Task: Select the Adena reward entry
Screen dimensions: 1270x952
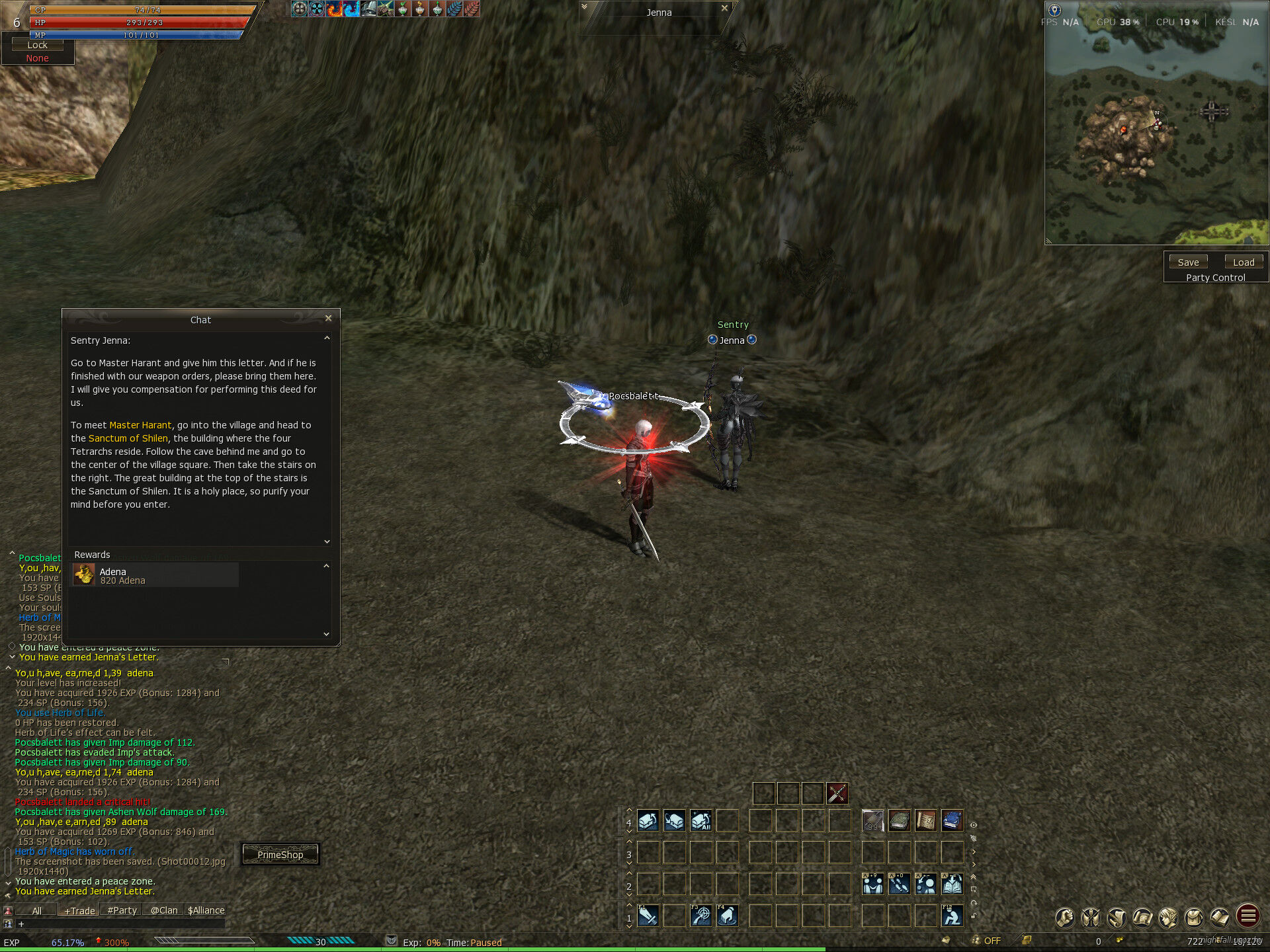Action: pyautogui.click(x=154, y=575)
